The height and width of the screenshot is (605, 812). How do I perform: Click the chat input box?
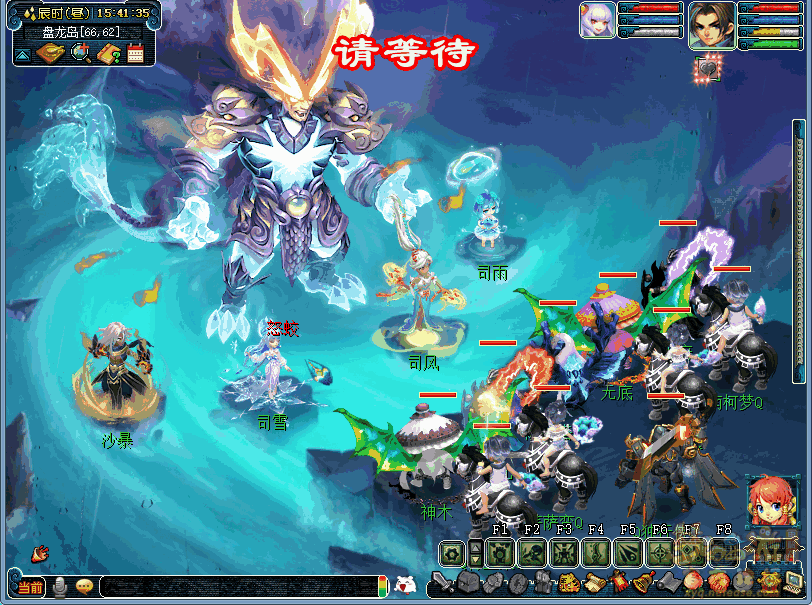click(238, 587)
